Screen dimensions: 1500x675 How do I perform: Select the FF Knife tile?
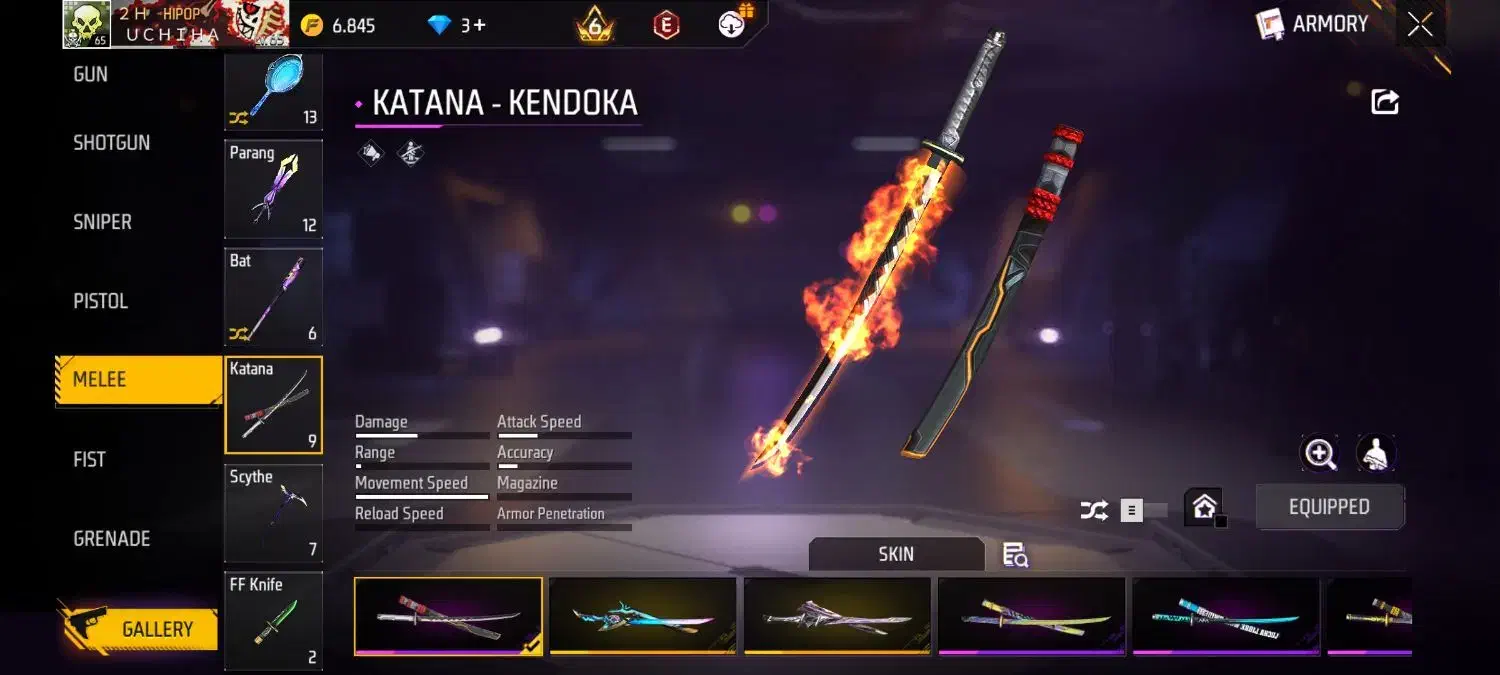click(273, 620)
